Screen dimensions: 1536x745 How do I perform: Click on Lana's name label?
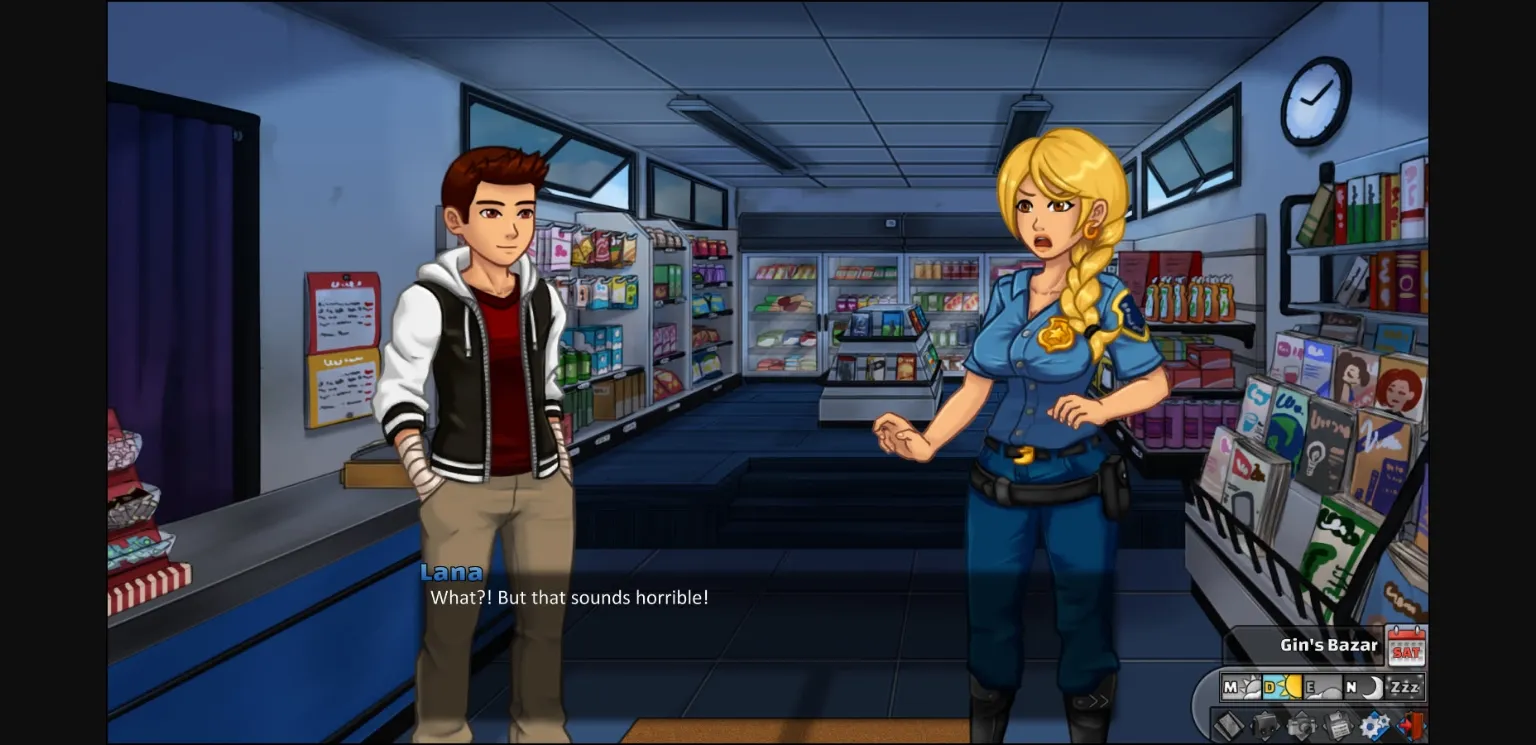pos(451,572)
